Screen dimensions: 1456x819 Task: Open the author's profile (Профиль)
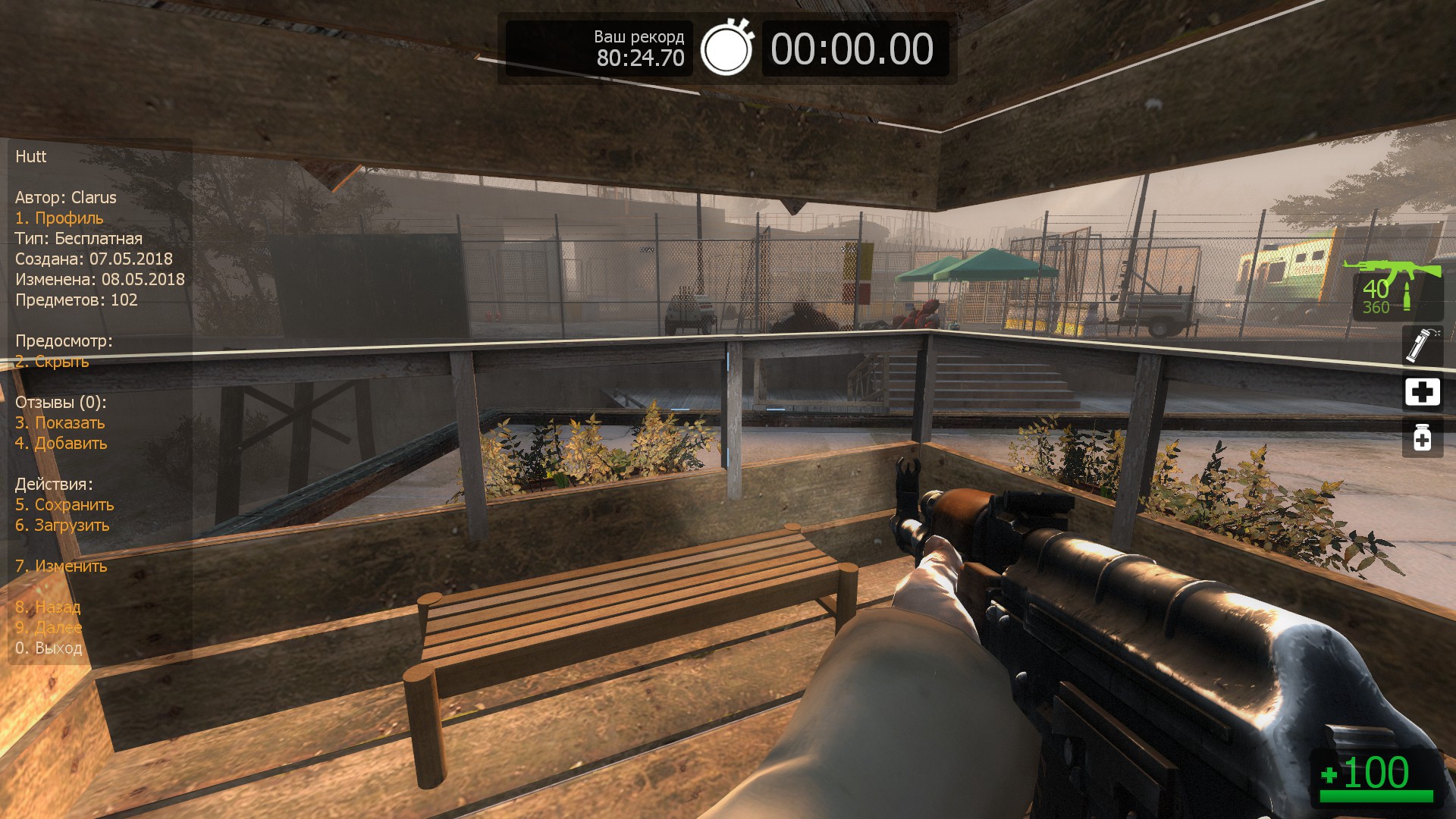coord(59,218)
